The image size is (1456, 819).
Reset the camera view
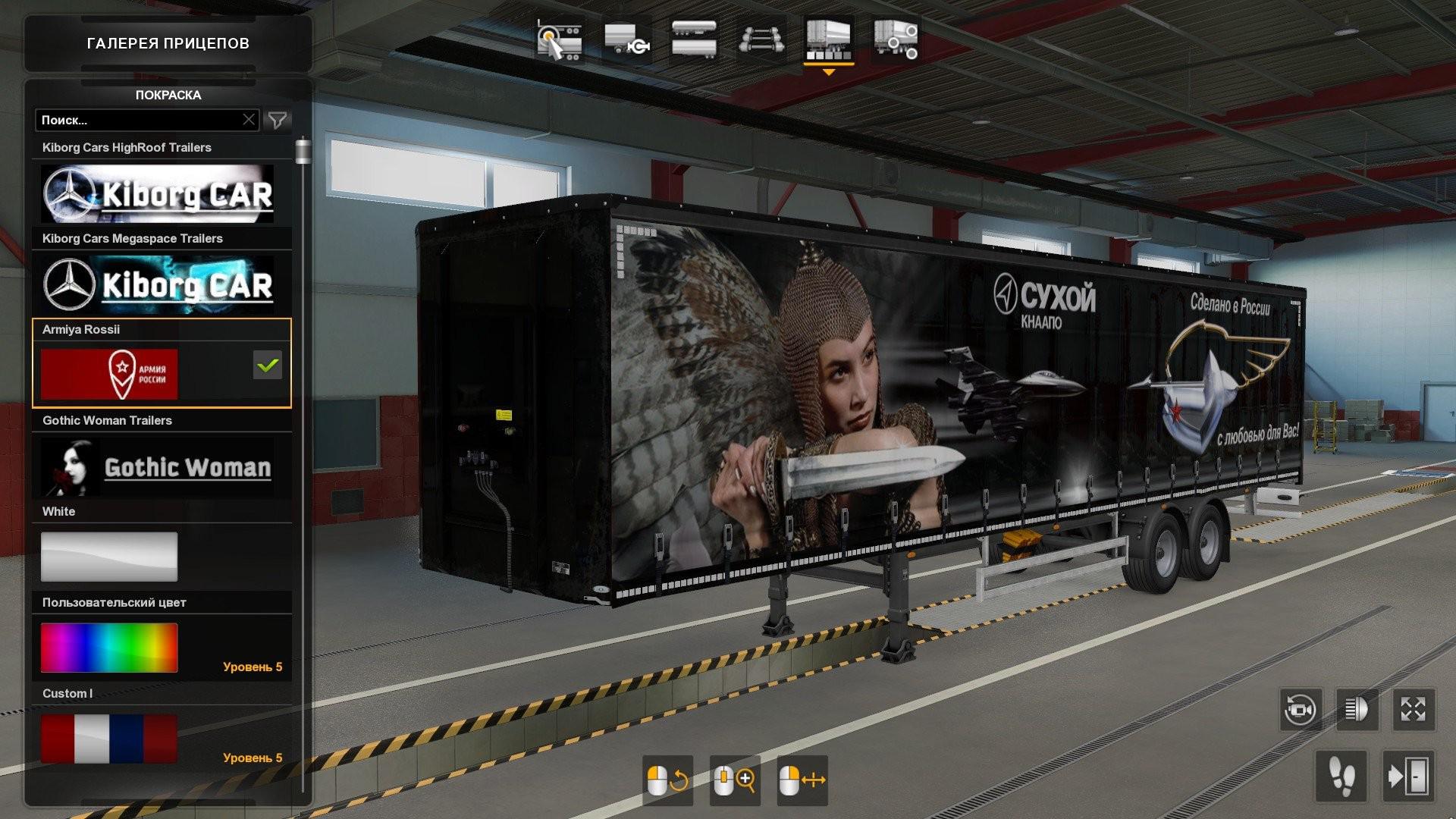point(1301,710)
